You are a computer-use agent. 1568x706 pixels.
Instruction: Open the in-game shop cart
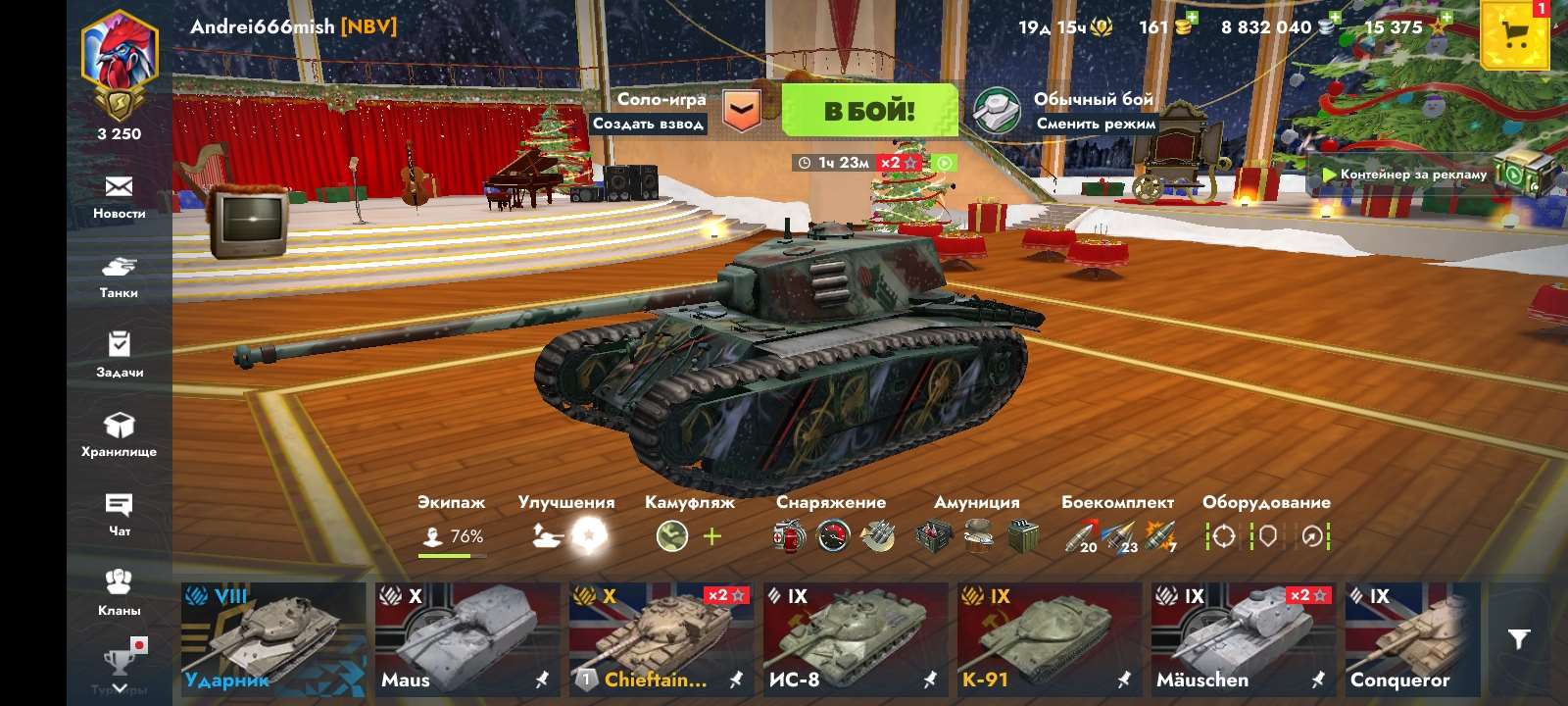tap(1513, 34)
